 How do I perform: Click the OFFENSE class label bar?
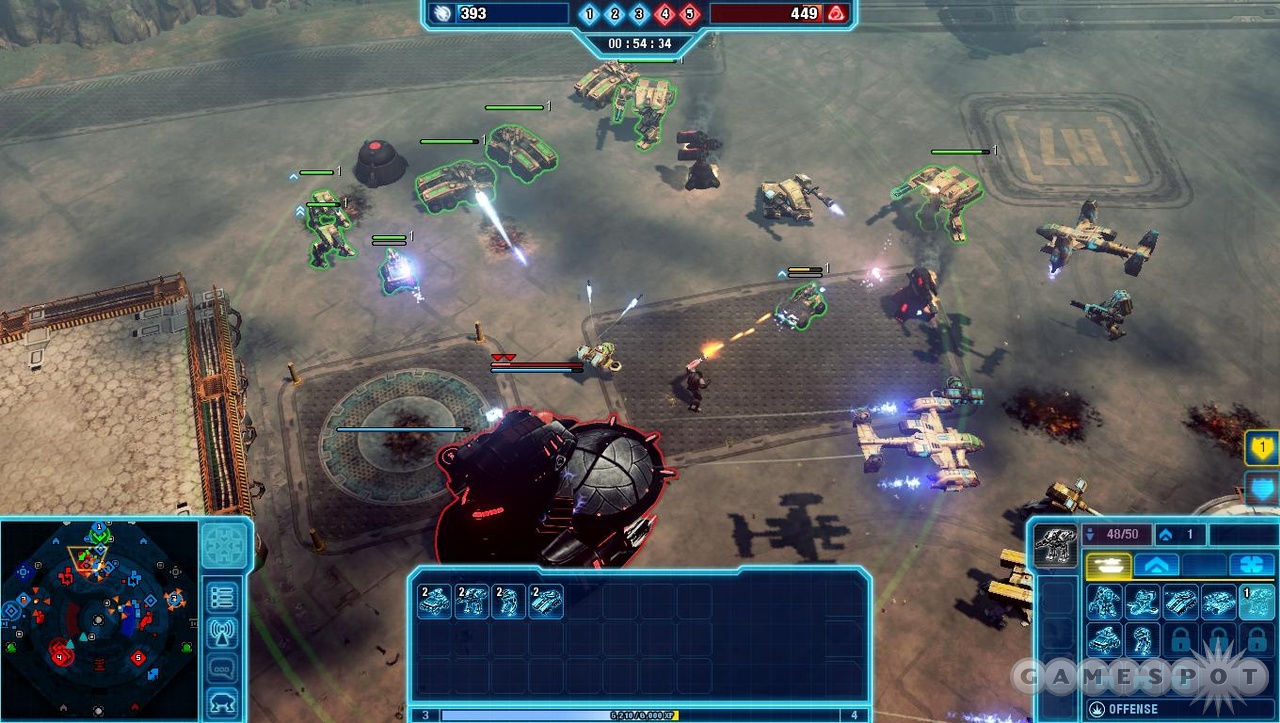click(1160, 709)
